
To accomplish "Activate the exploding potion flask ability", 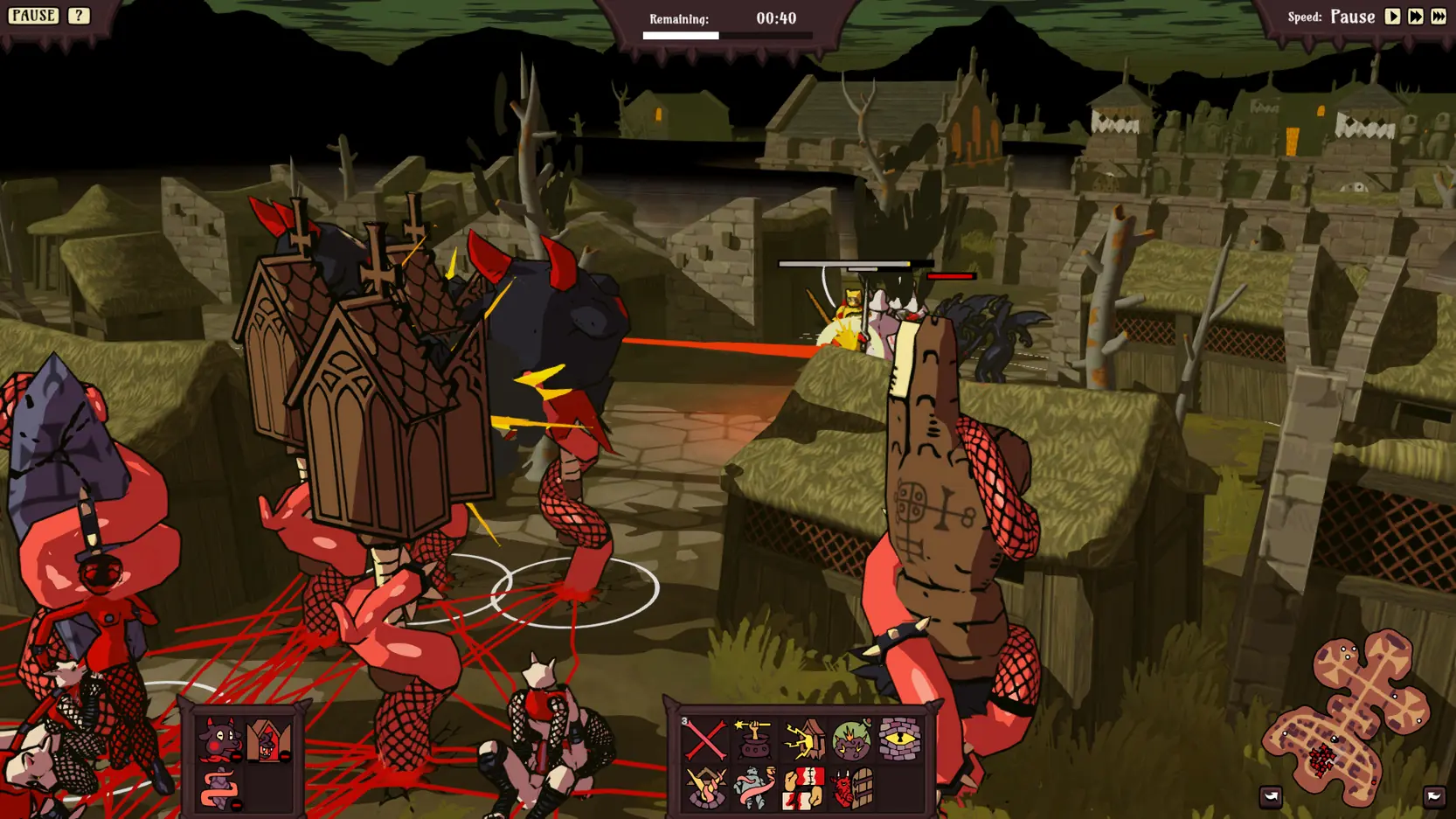I will click(851, 739).
